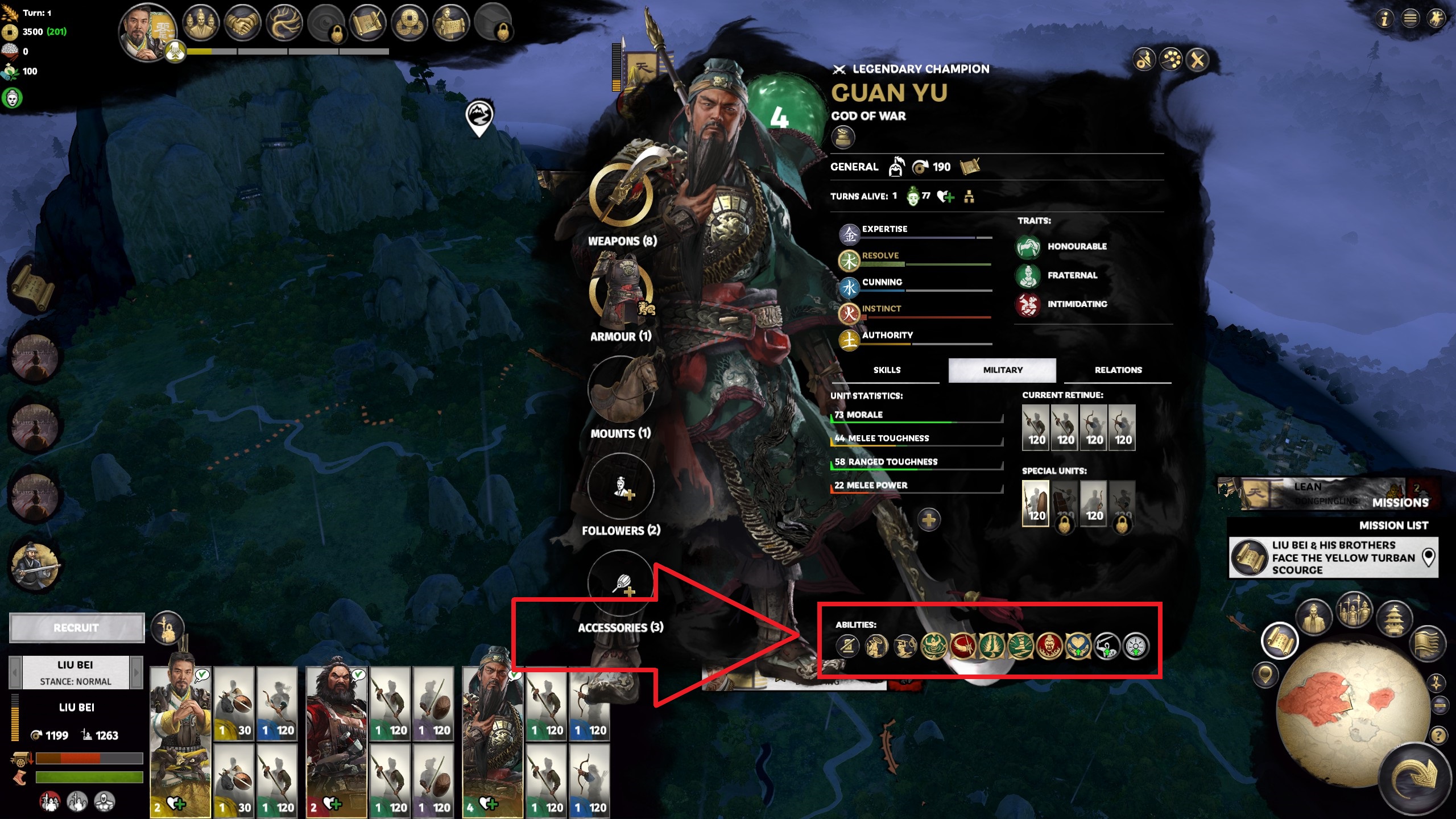Click the gold plus button under unit statistics
This screenshot has height=819, width=1456.
click(x=928, y=520)
